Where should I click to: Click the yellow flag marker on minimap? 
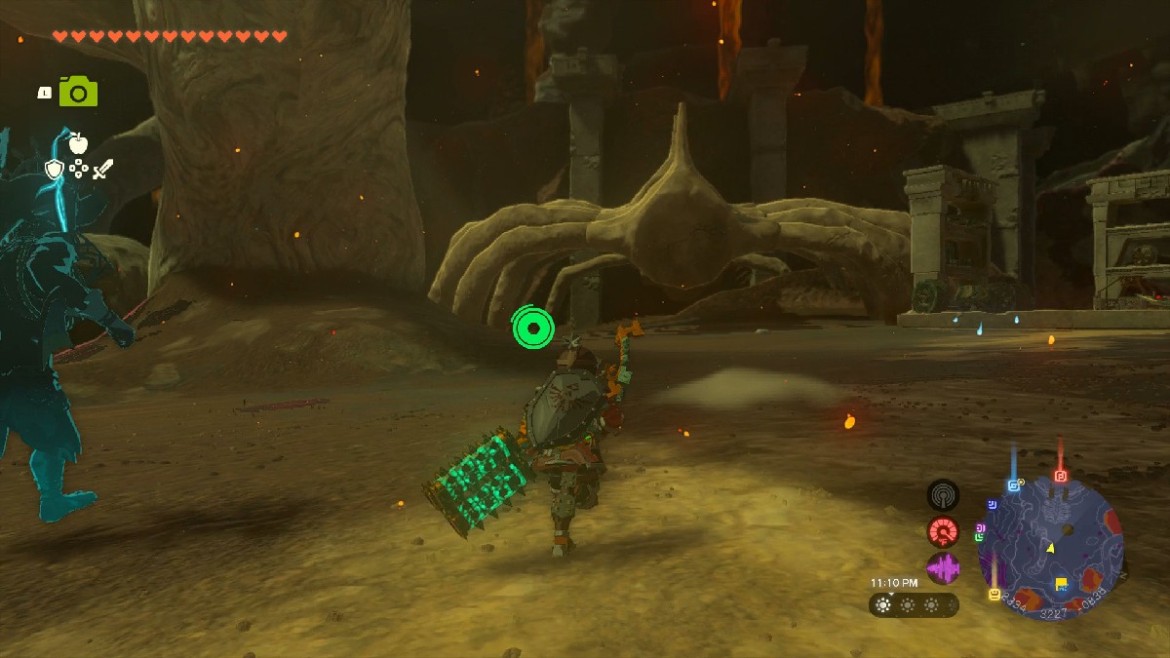point(1061,584)
